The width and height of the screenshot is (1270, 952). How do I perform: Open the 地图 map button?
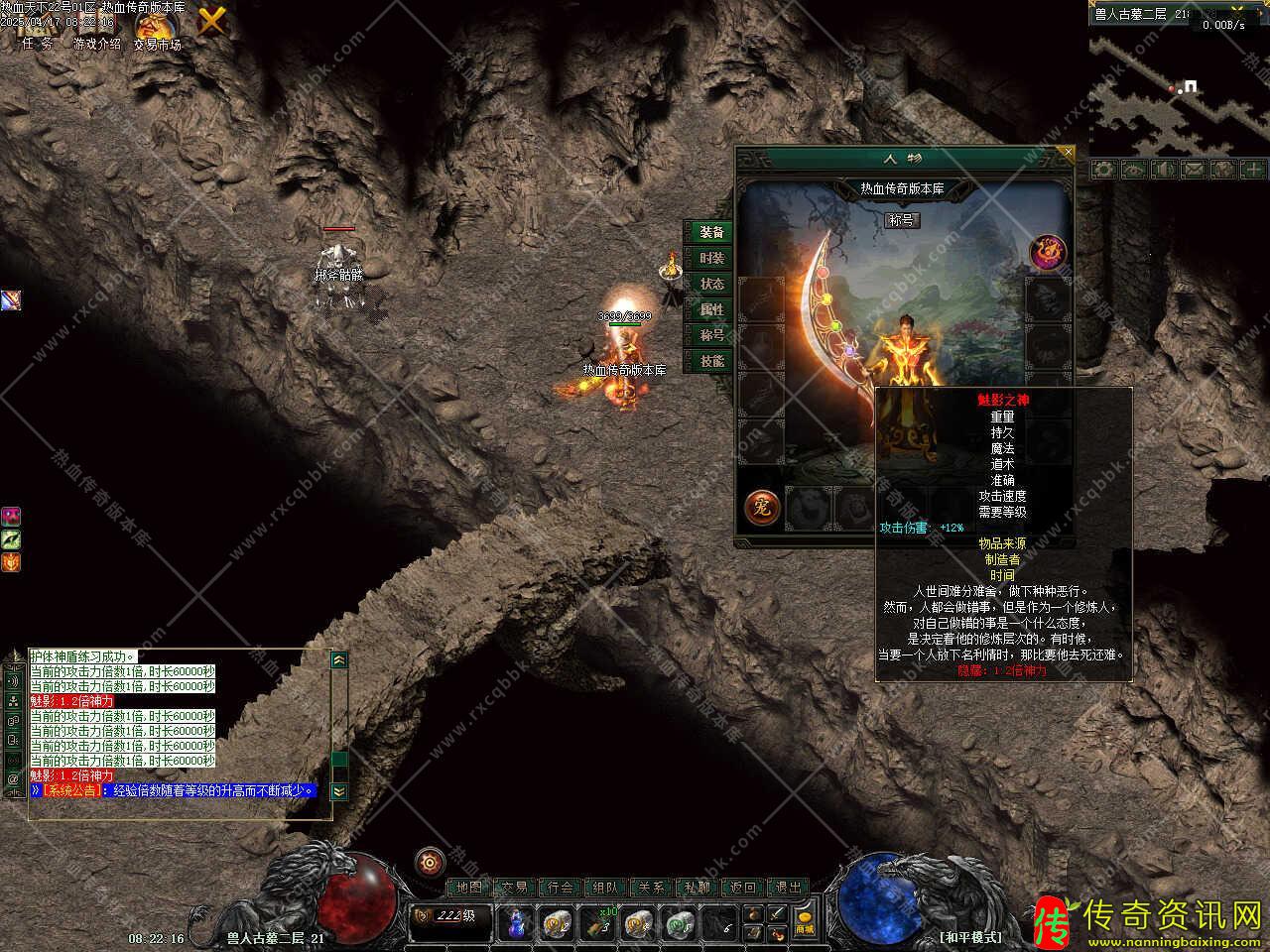[469, 888]
